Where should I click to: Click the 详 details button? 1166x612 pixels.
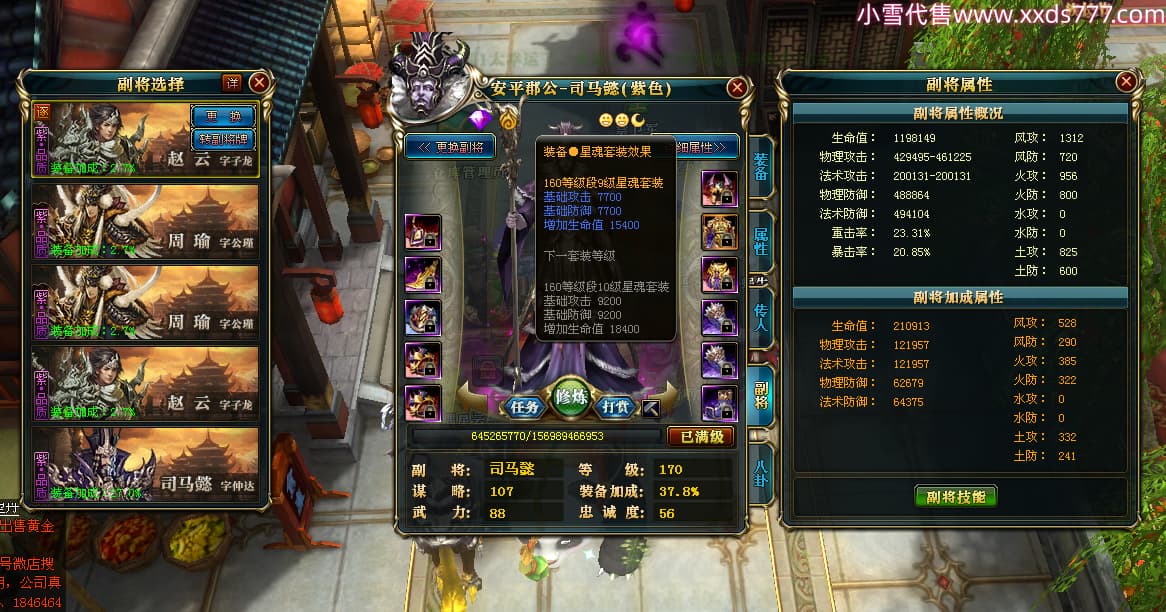point(231,83)
